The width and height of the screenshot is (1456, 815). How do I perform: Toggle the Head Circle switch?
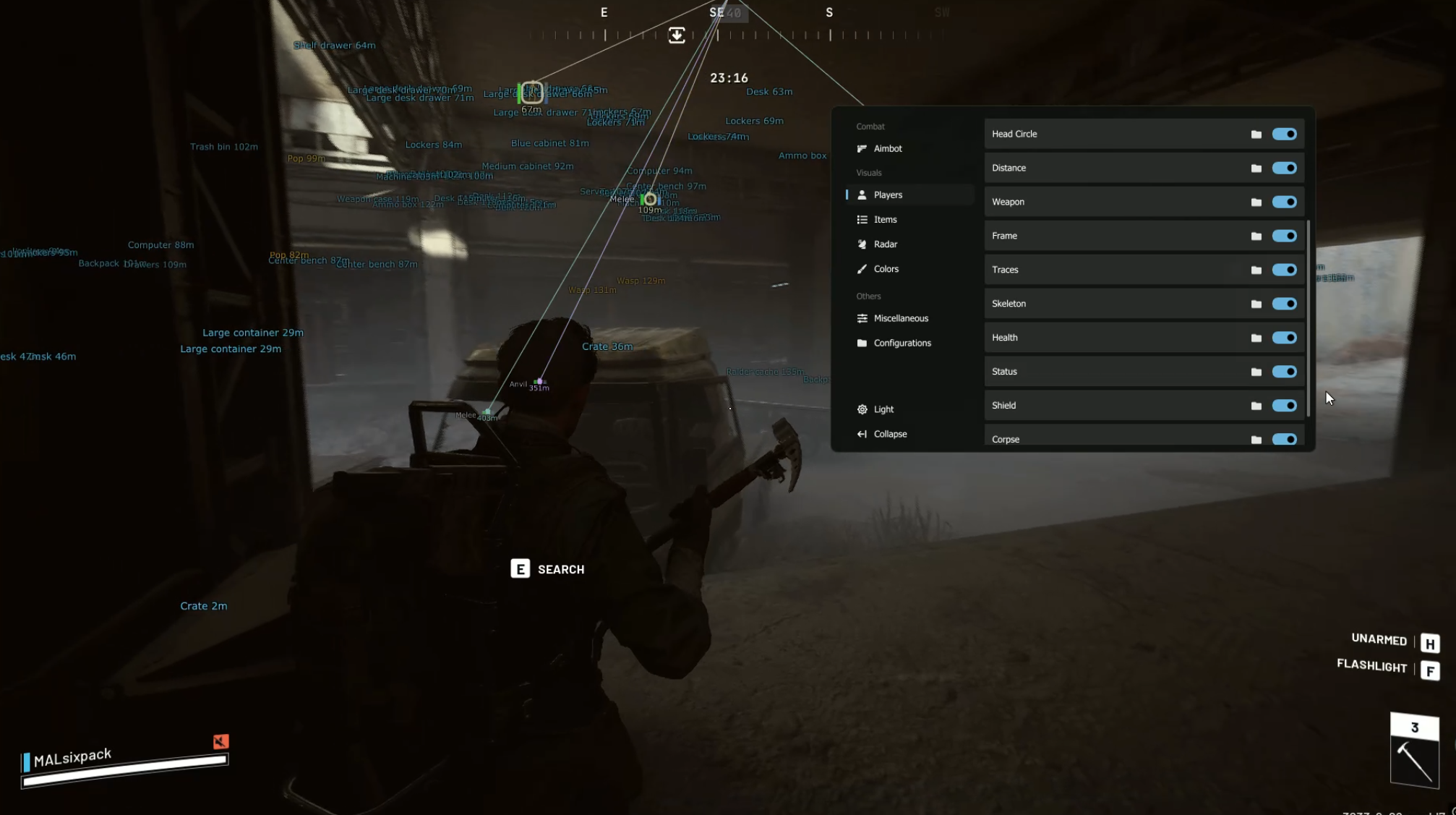click(x=1284, y=134)
